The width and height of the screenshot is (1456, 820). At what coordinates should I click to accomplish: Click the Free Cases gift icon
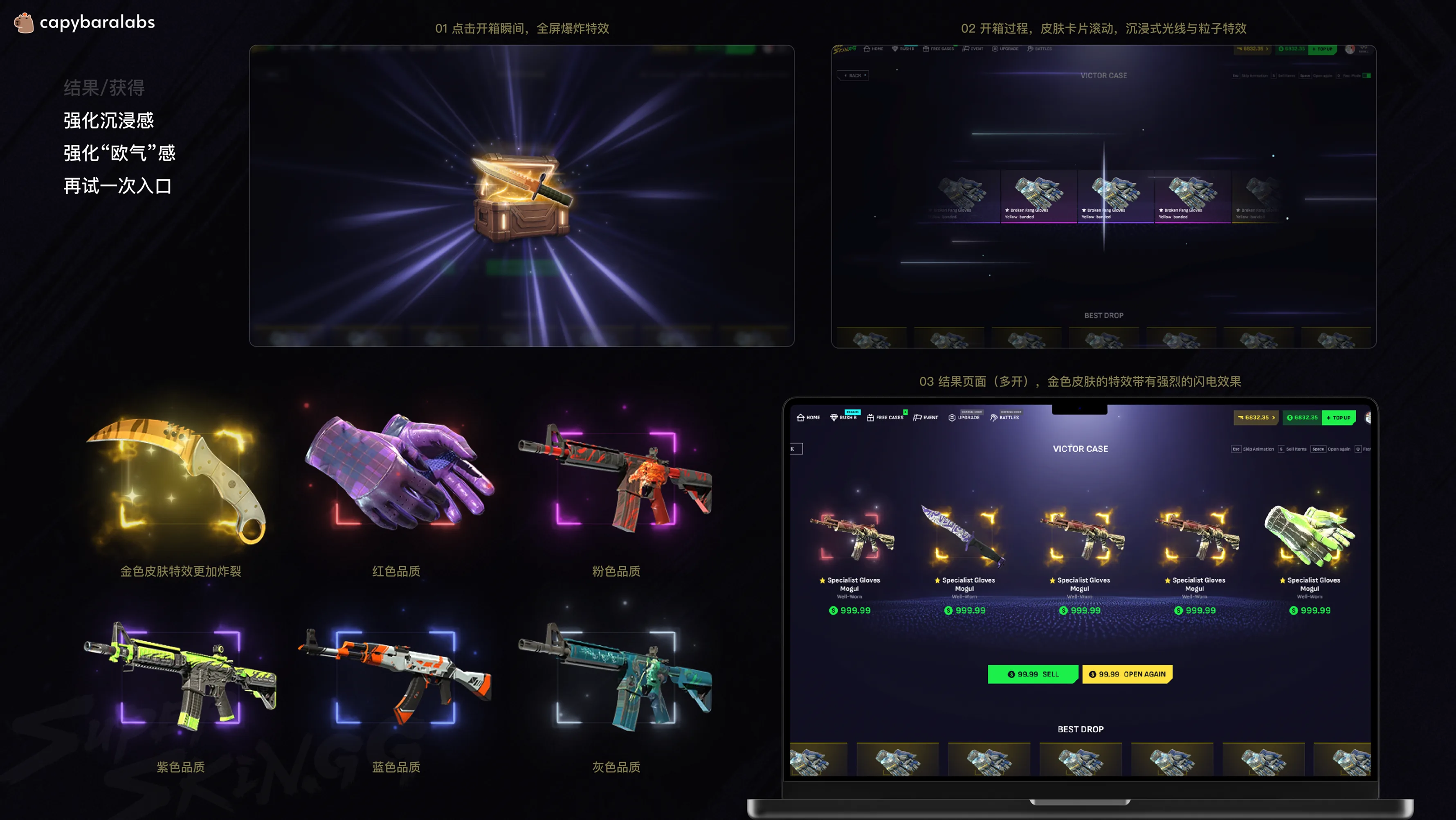pos(926,49)
